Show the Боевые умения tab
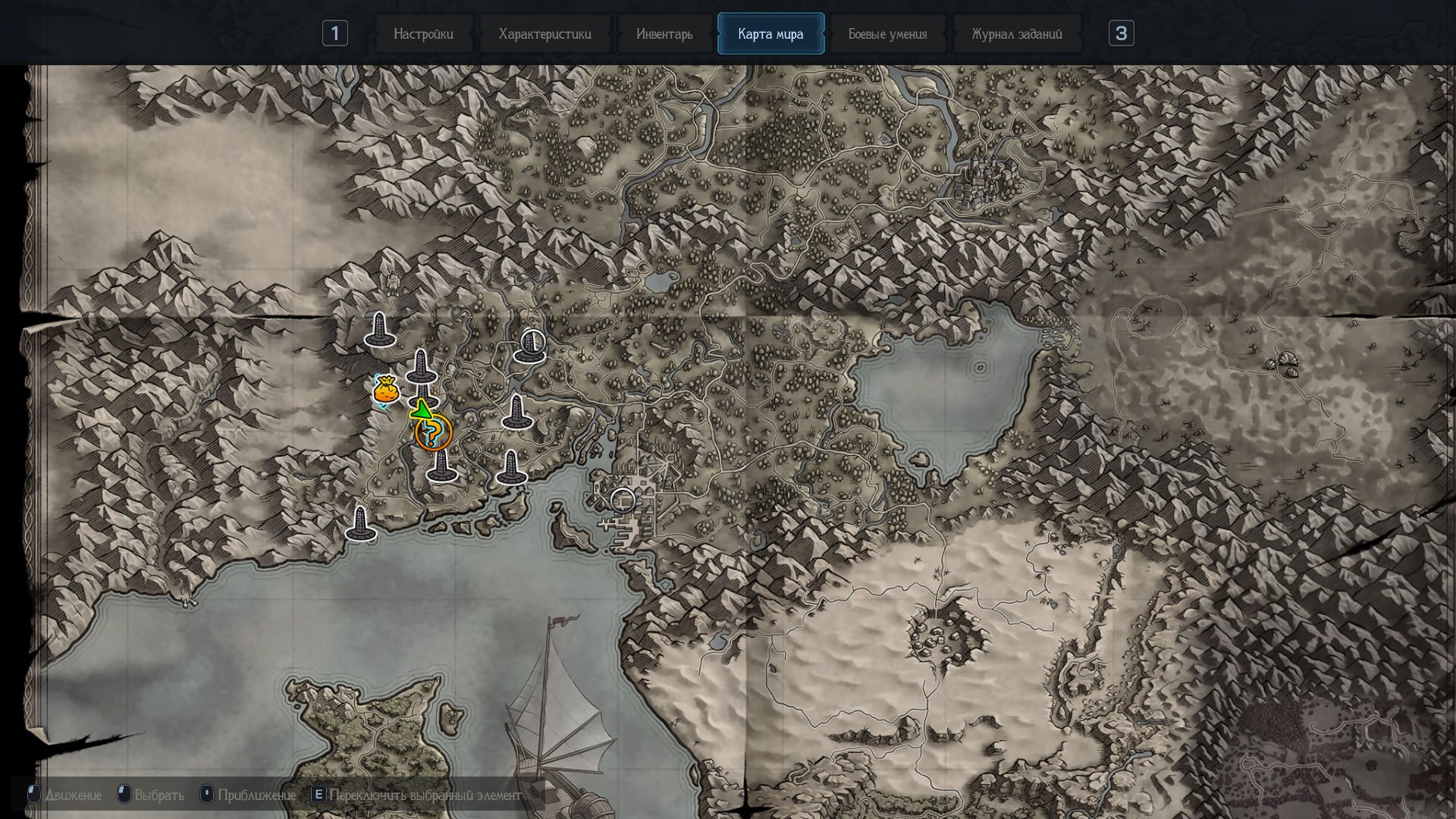Screen dimensions: 1456x819 pos(887,34)
